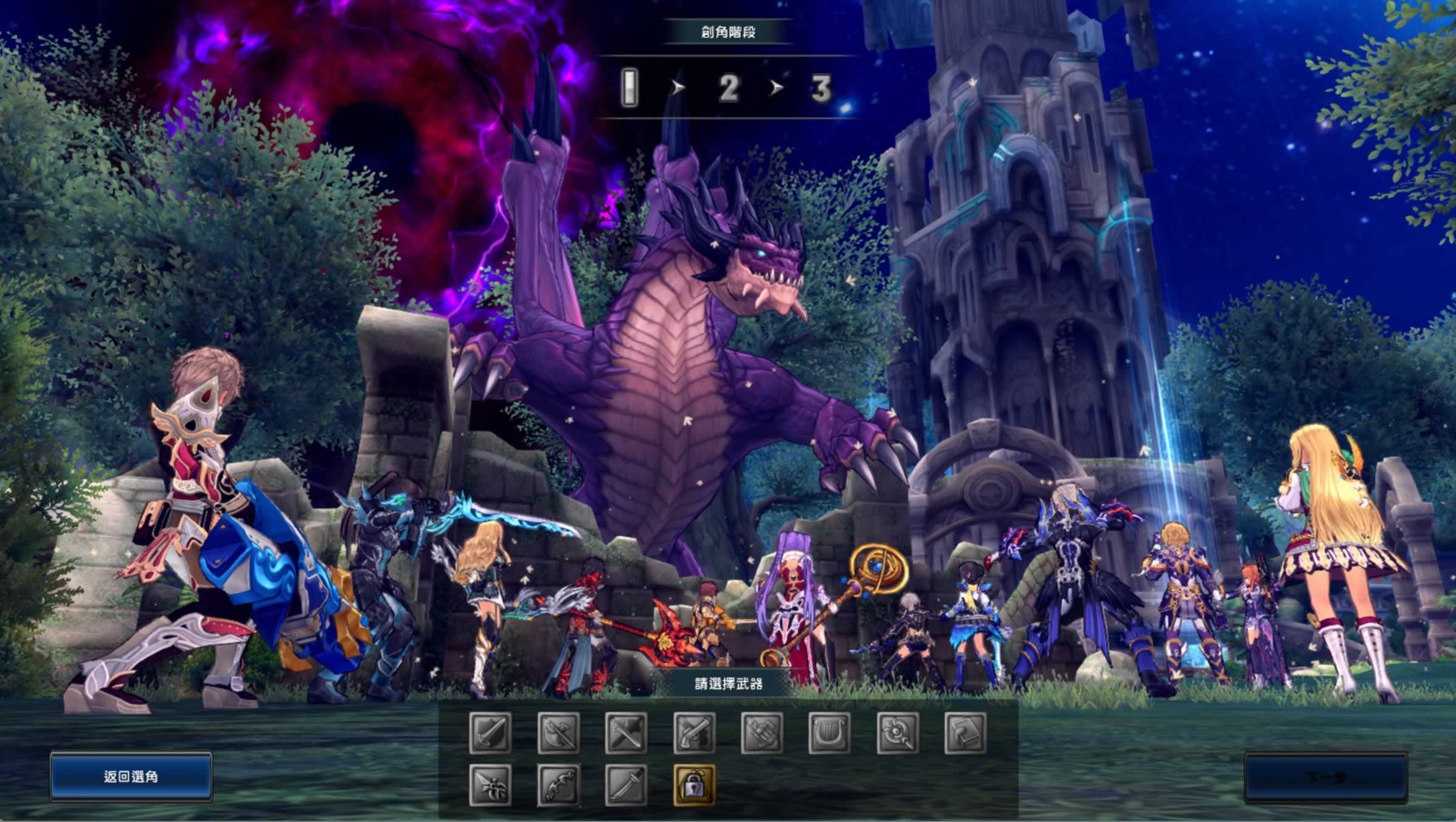
Task: Proceed with the 下一步 button
Action: [x=1326, y=778]
